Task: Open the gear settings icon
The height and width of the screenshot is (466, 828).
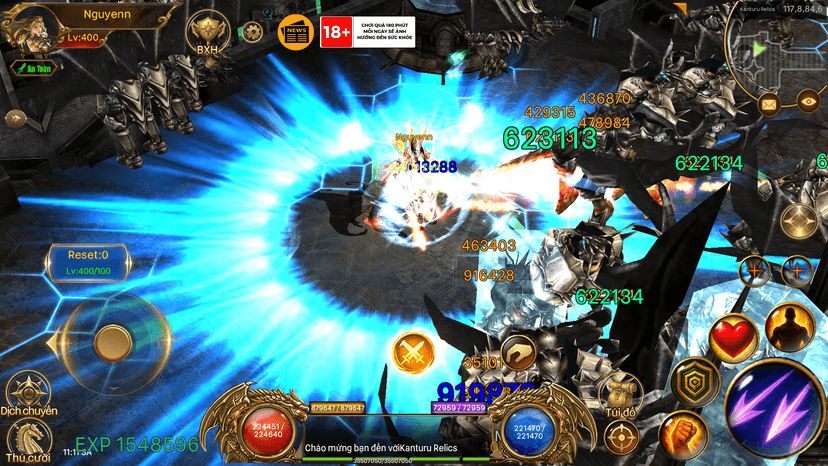Action: (x=255, y=32)
